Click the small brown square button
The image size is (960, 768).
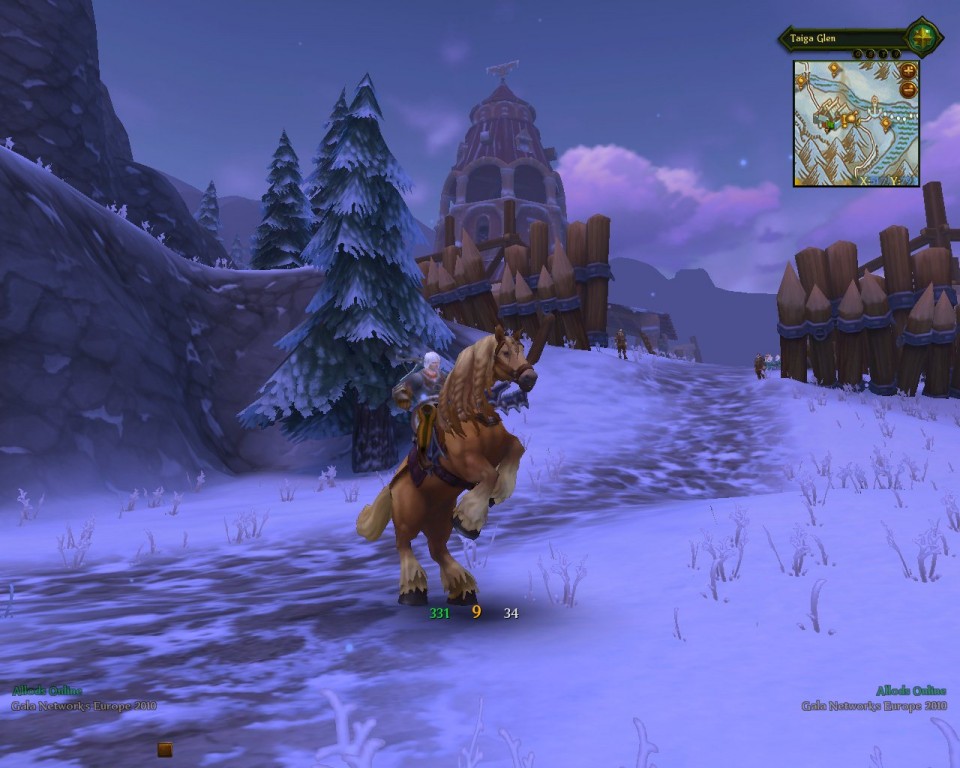coord(165,749)
